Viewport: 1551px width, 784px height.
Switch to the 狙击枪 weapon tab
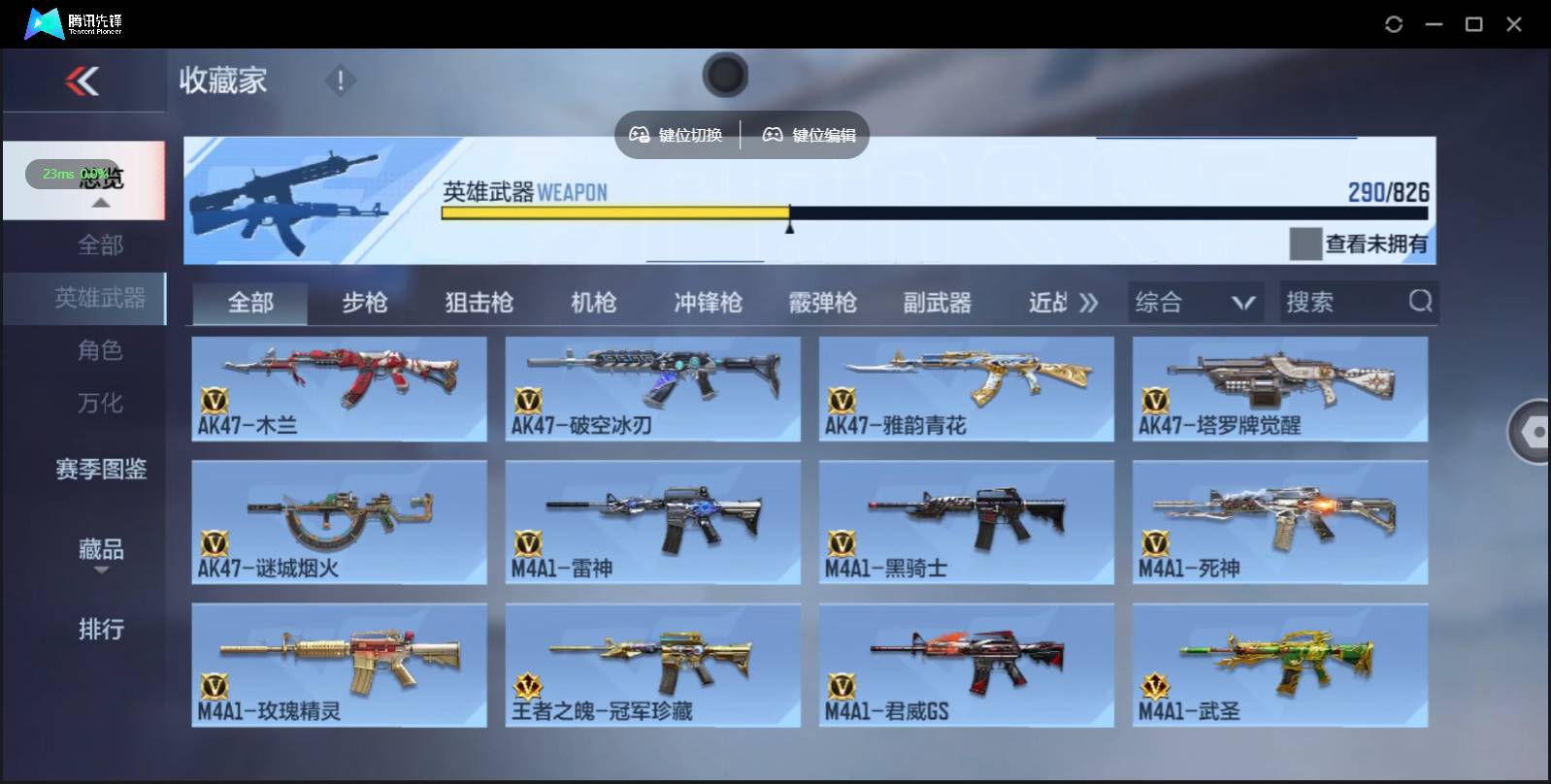tap(477, 302)
